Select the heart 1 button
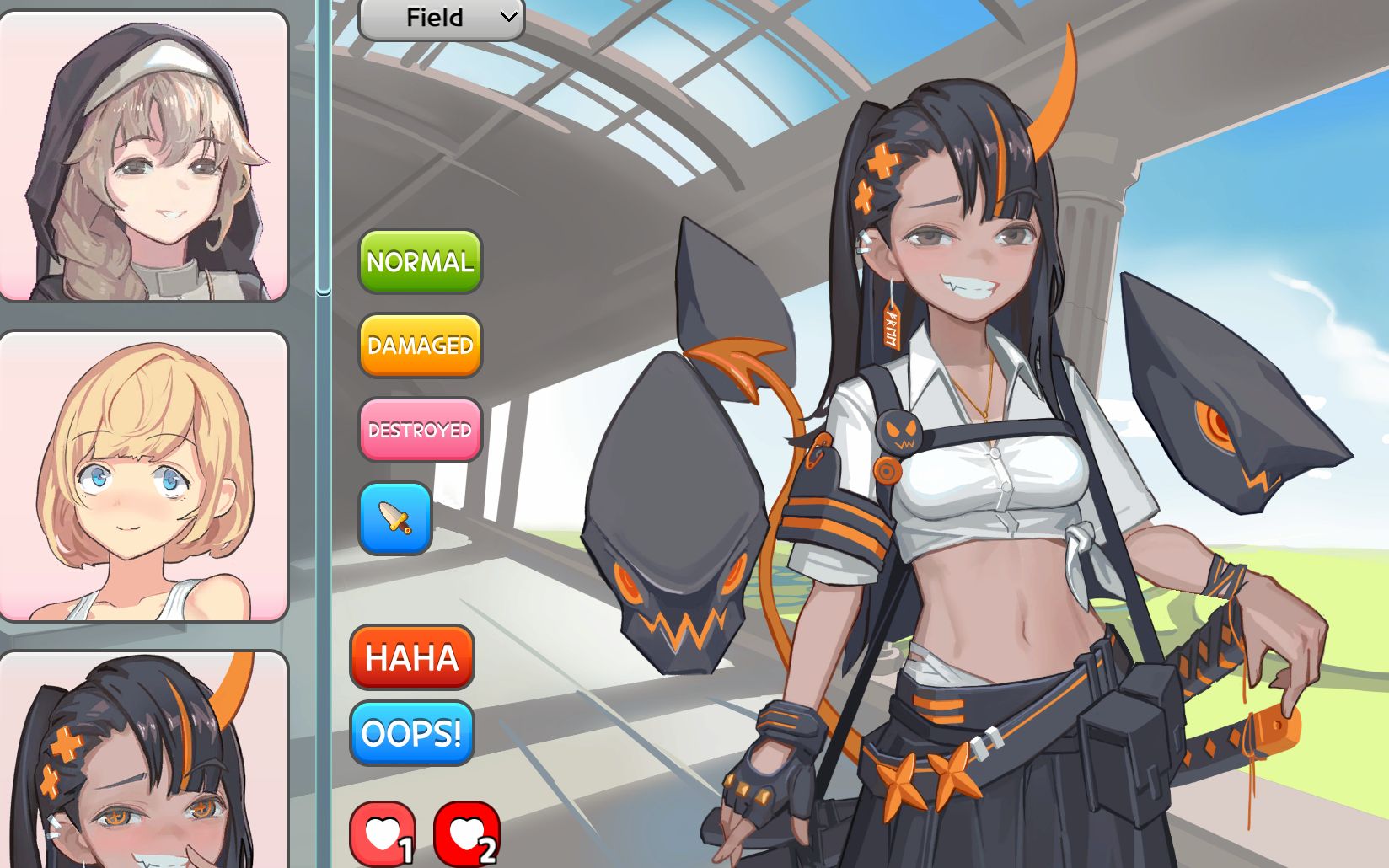 pos(383,834)
